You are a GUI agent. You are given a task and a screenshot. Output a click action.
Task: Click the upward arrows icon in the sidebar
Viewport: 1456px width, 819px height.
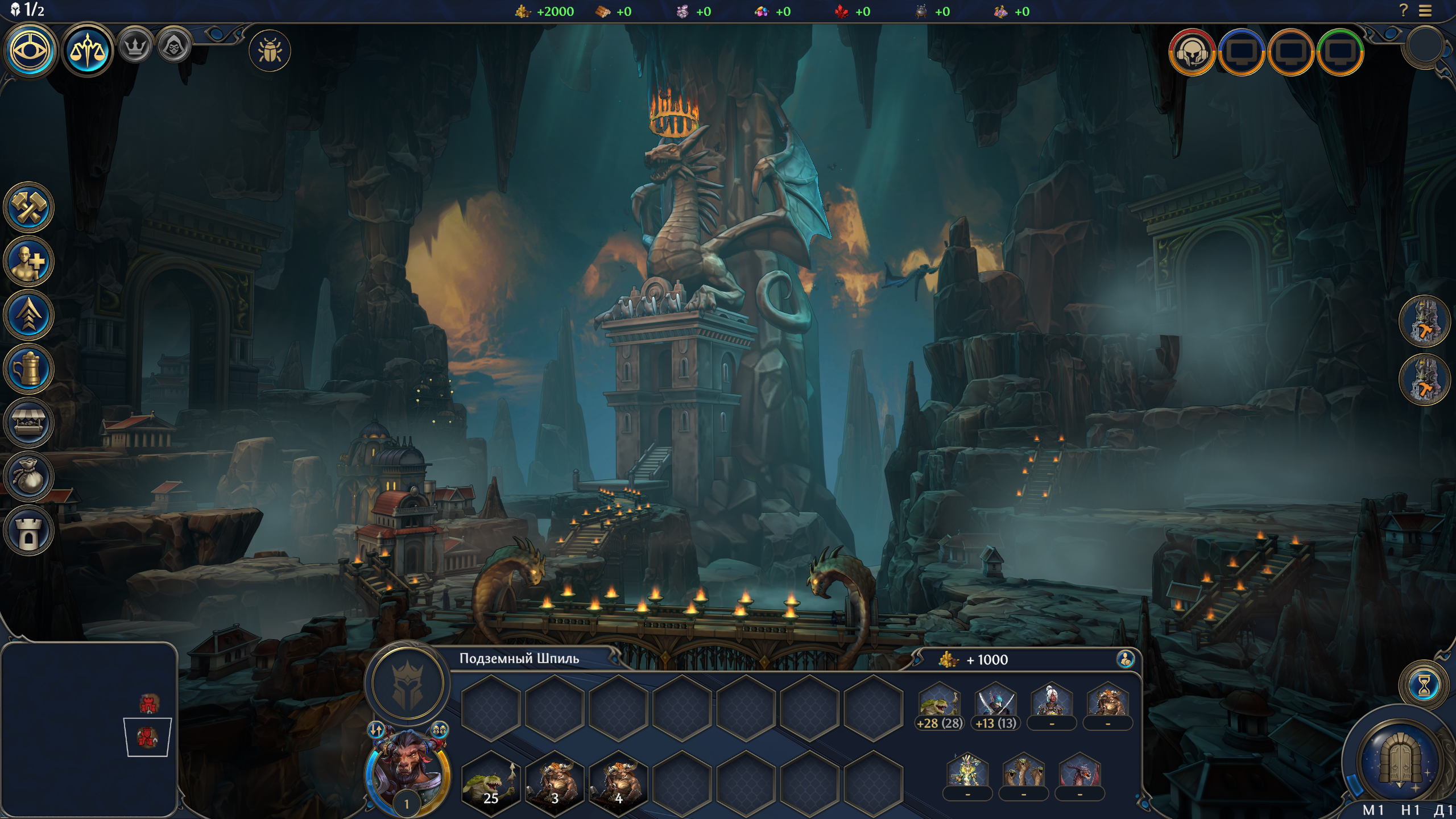click(x=28, y=315)
